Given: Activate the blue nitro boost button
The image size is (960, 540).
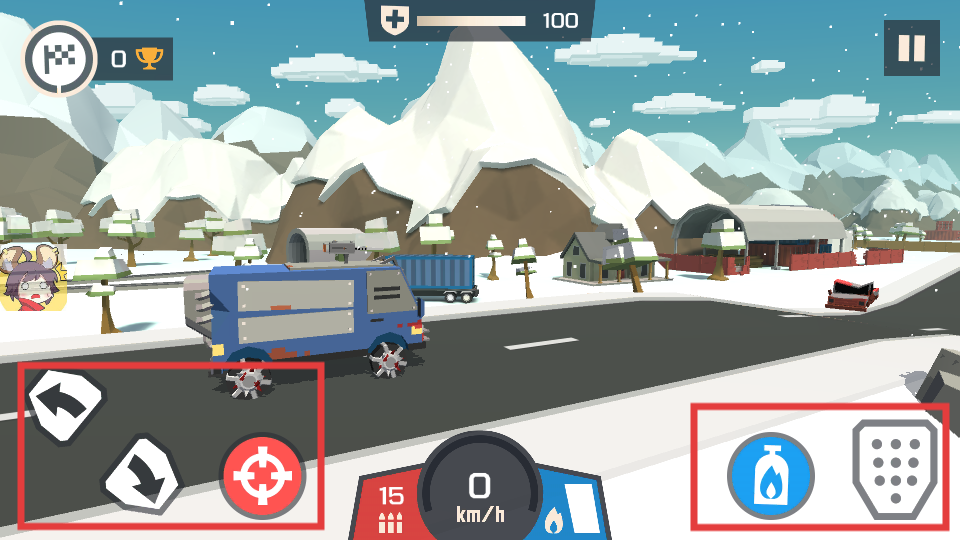Looking at the screenshot, I should click(770, 477).
